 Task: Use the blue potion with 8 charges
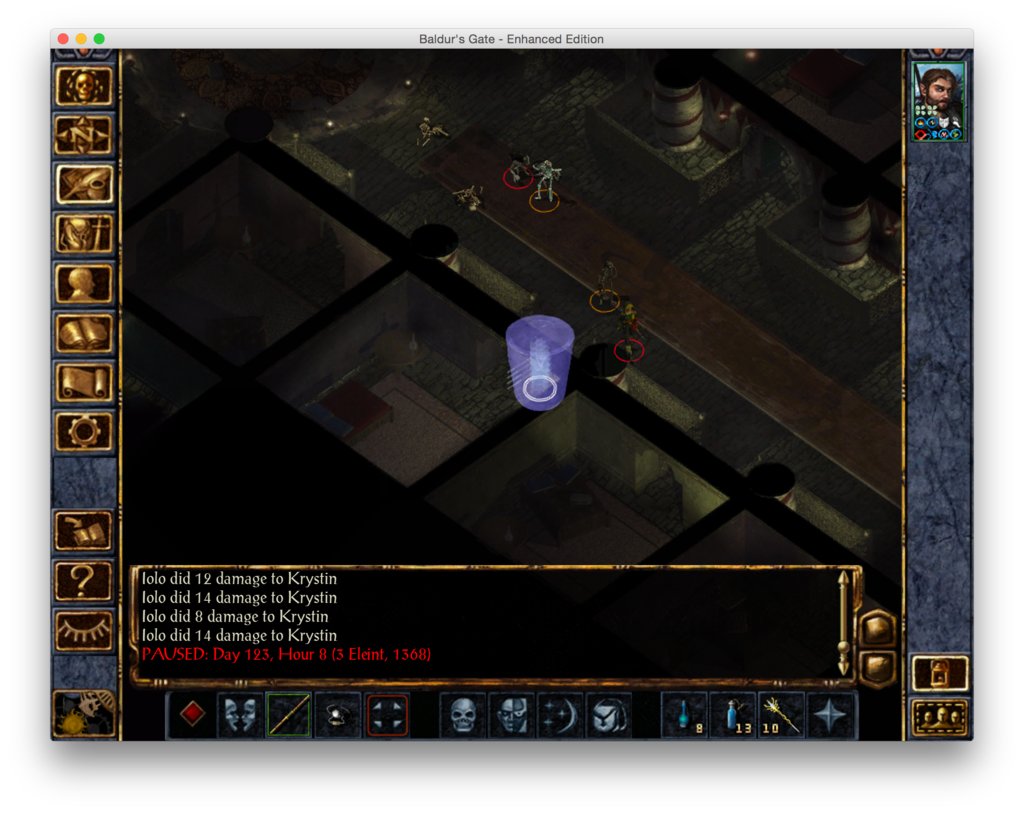coord(685,715)
